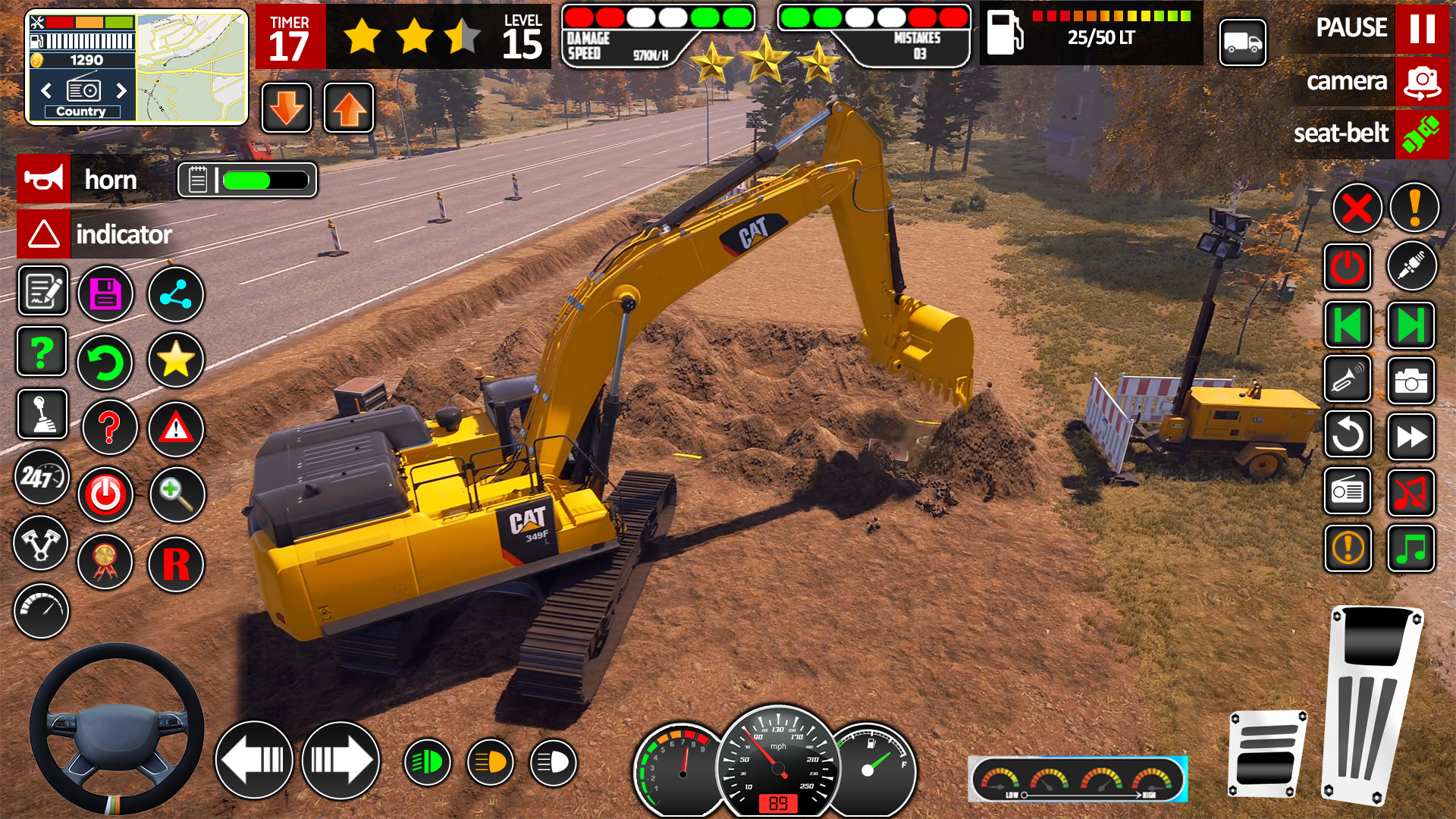Close with the red X button
Viewport: 1456px width, 819px height.
click(1357, 208)
